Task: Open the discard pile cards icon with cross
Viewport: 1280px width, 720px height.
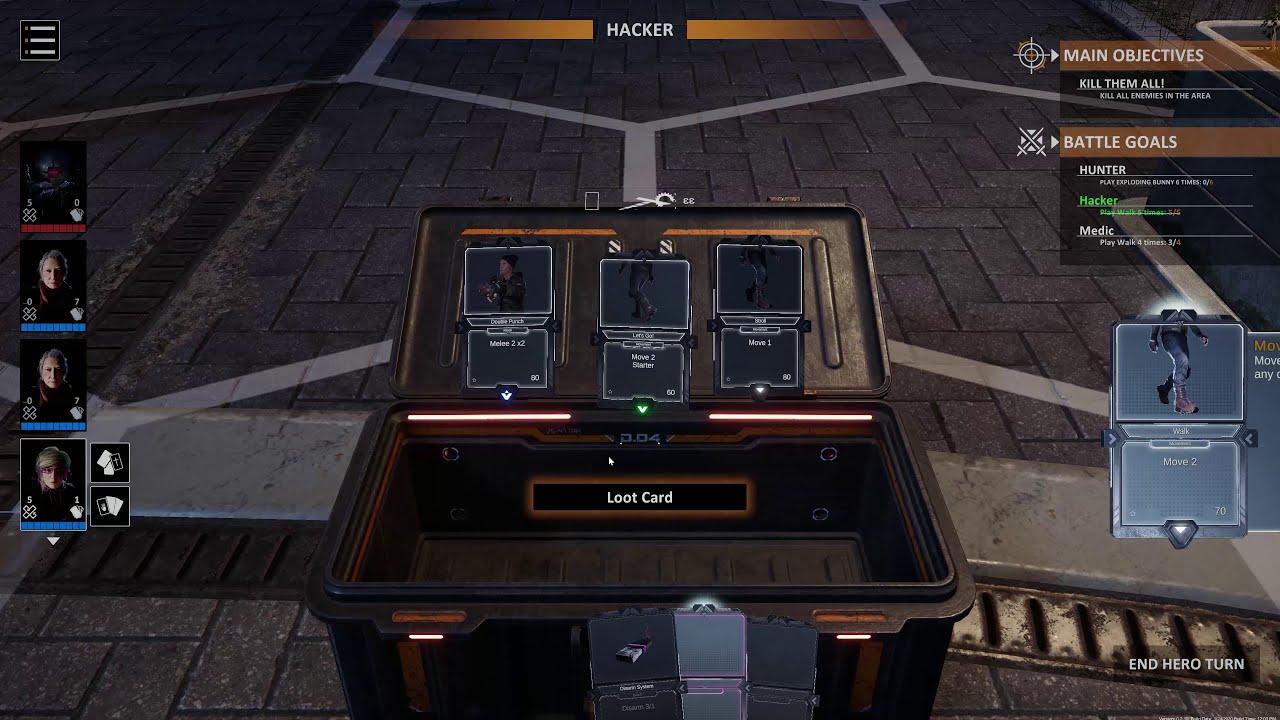Action: 110,462
